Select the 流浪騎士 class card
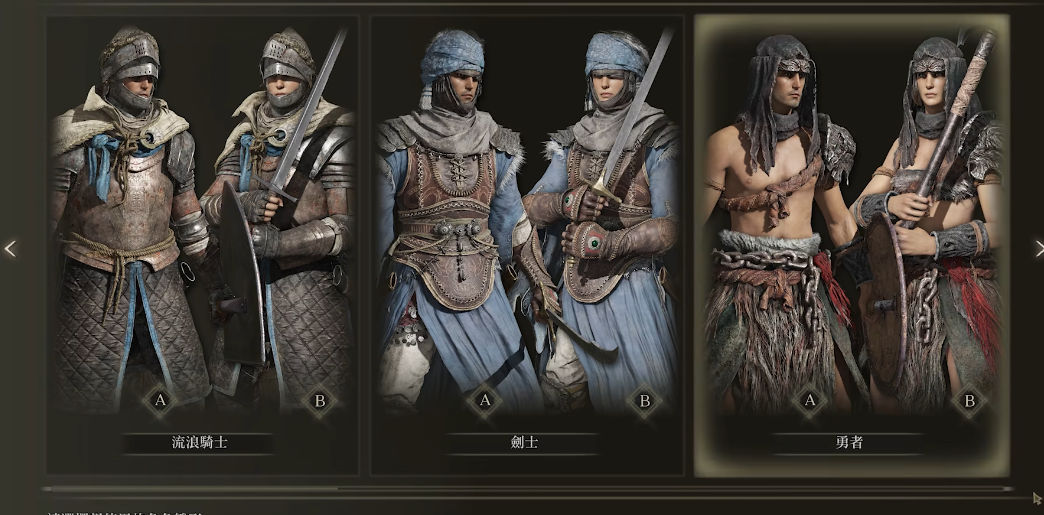The width and height of the screenshot is (1044, 515). (203, 245)
